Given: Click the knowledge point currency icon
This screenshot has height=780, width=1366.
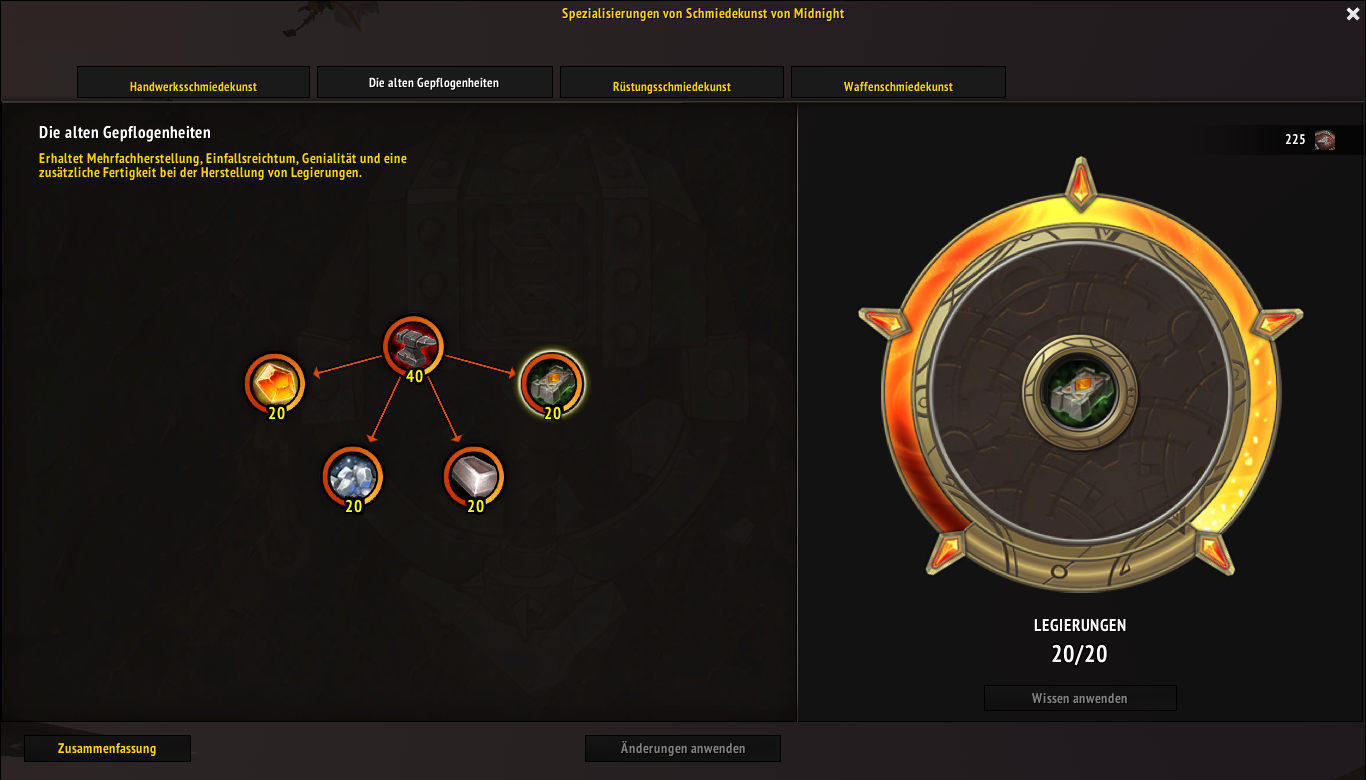Looking at the screenshot, I should [1325, 140].
